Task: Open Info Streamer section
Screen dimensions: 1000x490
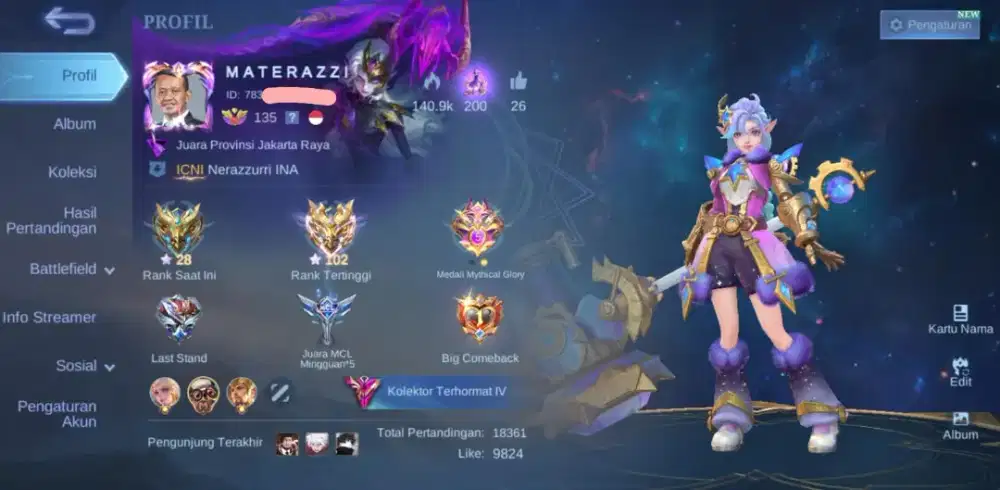Action: (49, 318)
